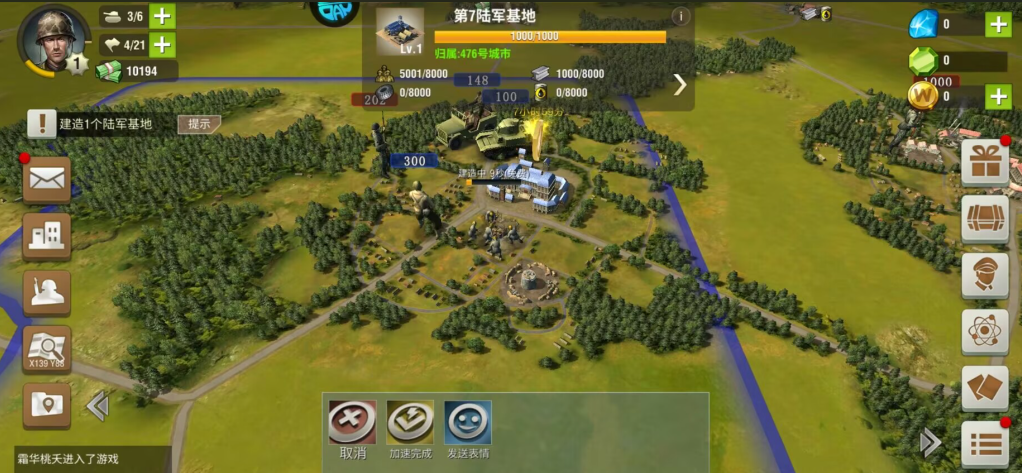Speed up construction with 加速完成
This screenshot has height=473, width=1022.
tap(410, 424)
